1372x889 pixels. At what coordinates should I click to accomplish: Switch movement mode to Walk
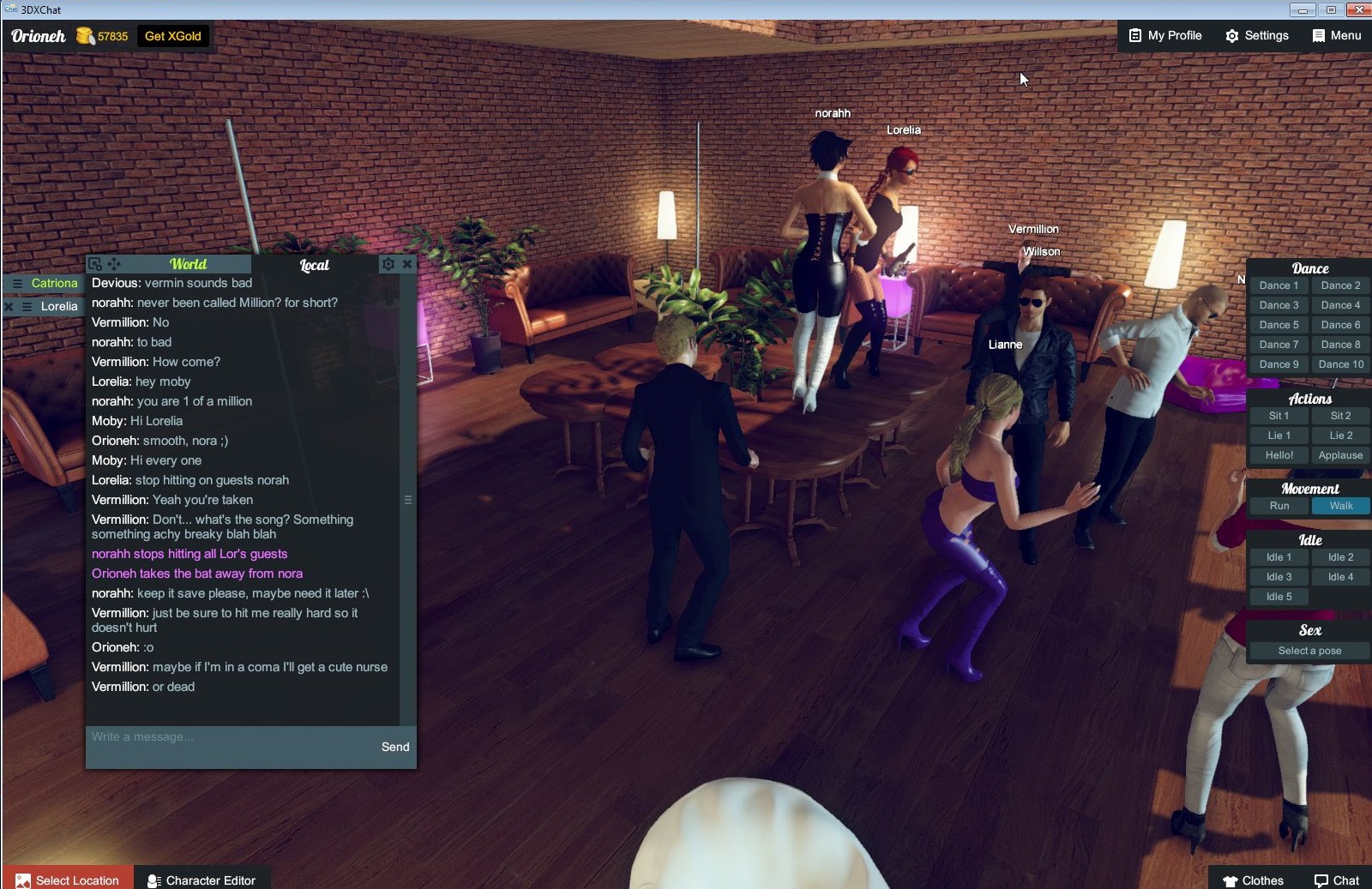pos(1339,506)
